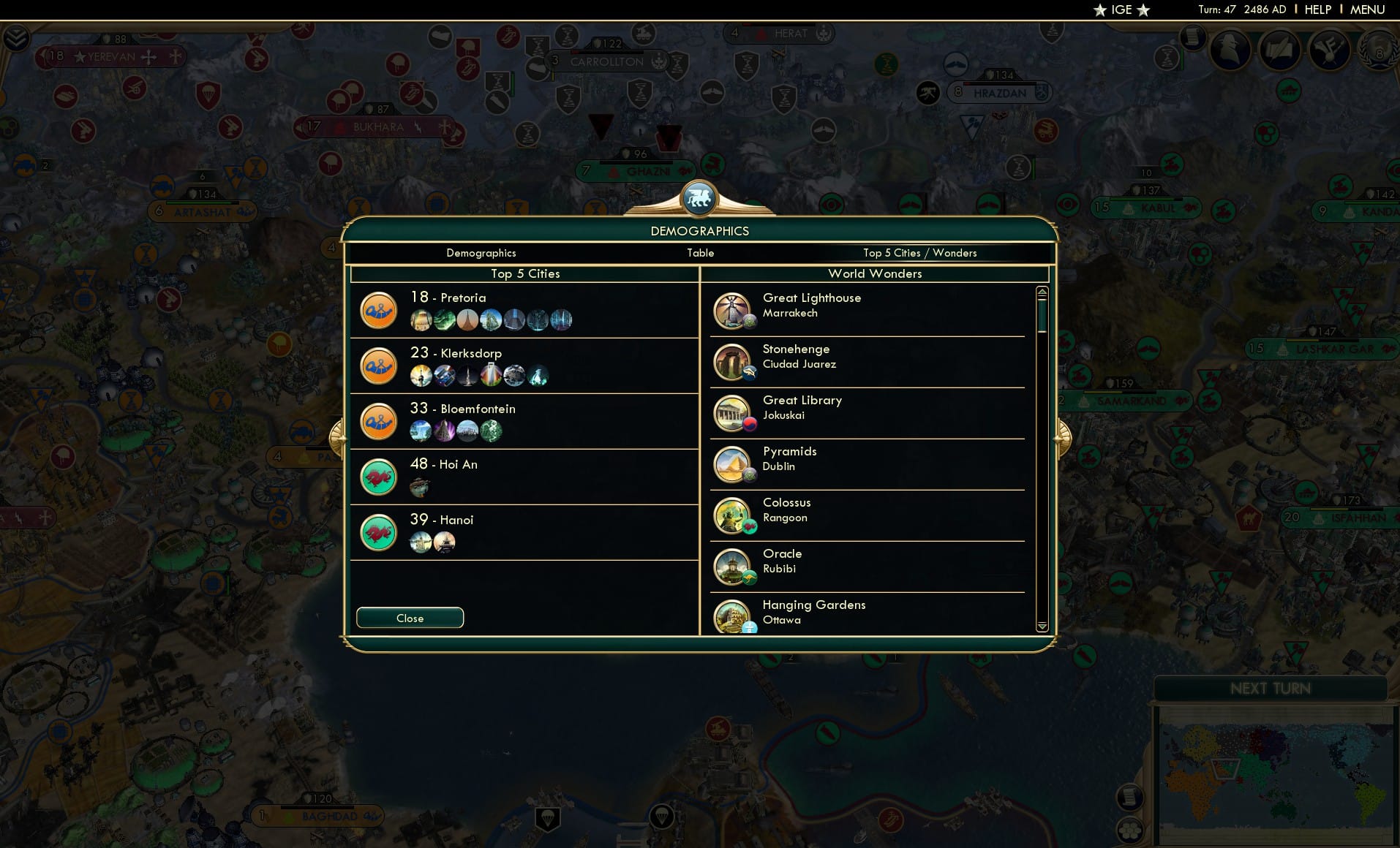Click Hoi An's teal civilization emblem
This screenshot has width=1400, height=848.
(378, 477)
